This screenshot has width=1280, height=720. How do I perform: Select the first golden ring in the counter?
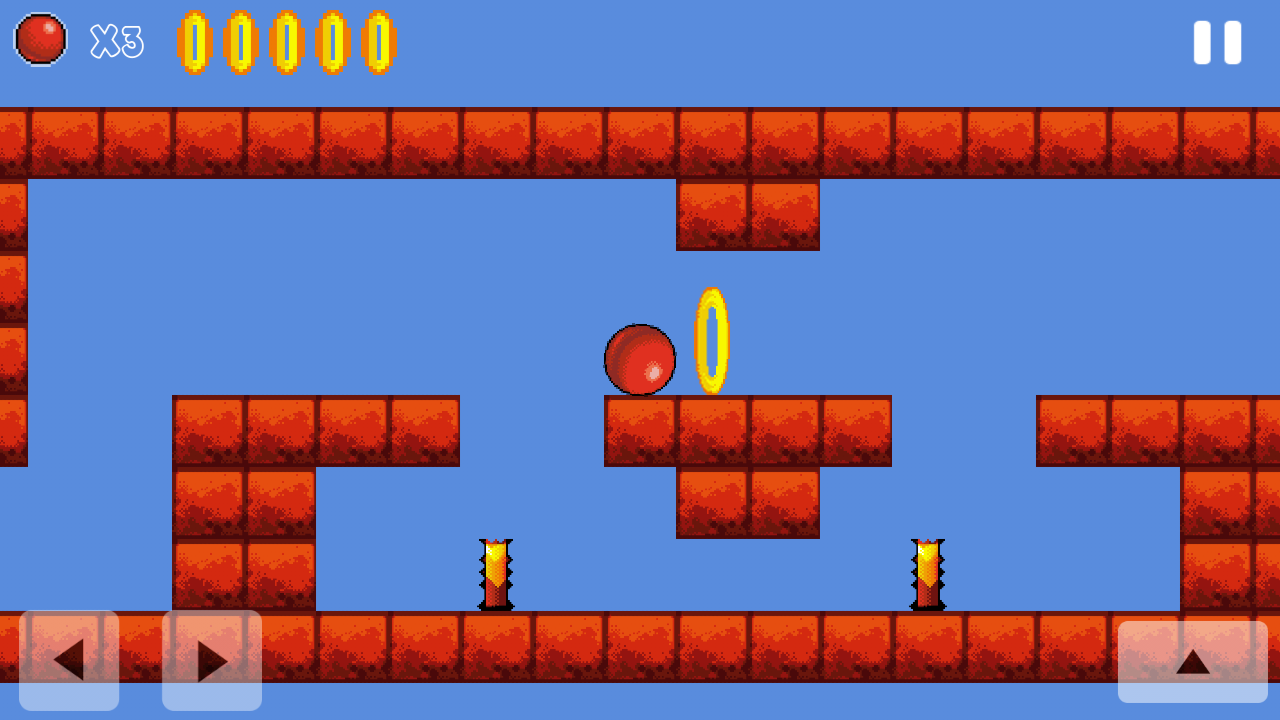click(x=192, y=42)
